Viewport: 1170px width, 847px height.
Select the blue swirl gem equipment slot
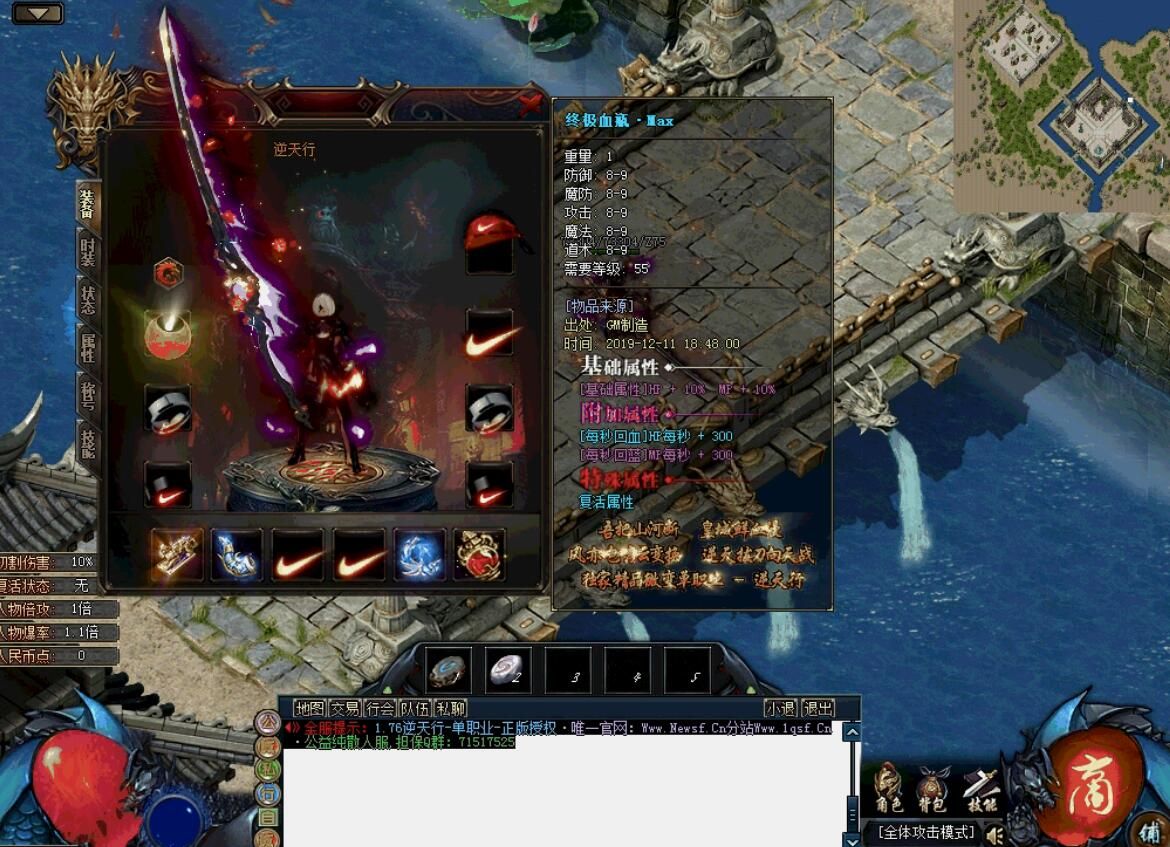click(419, 554)
